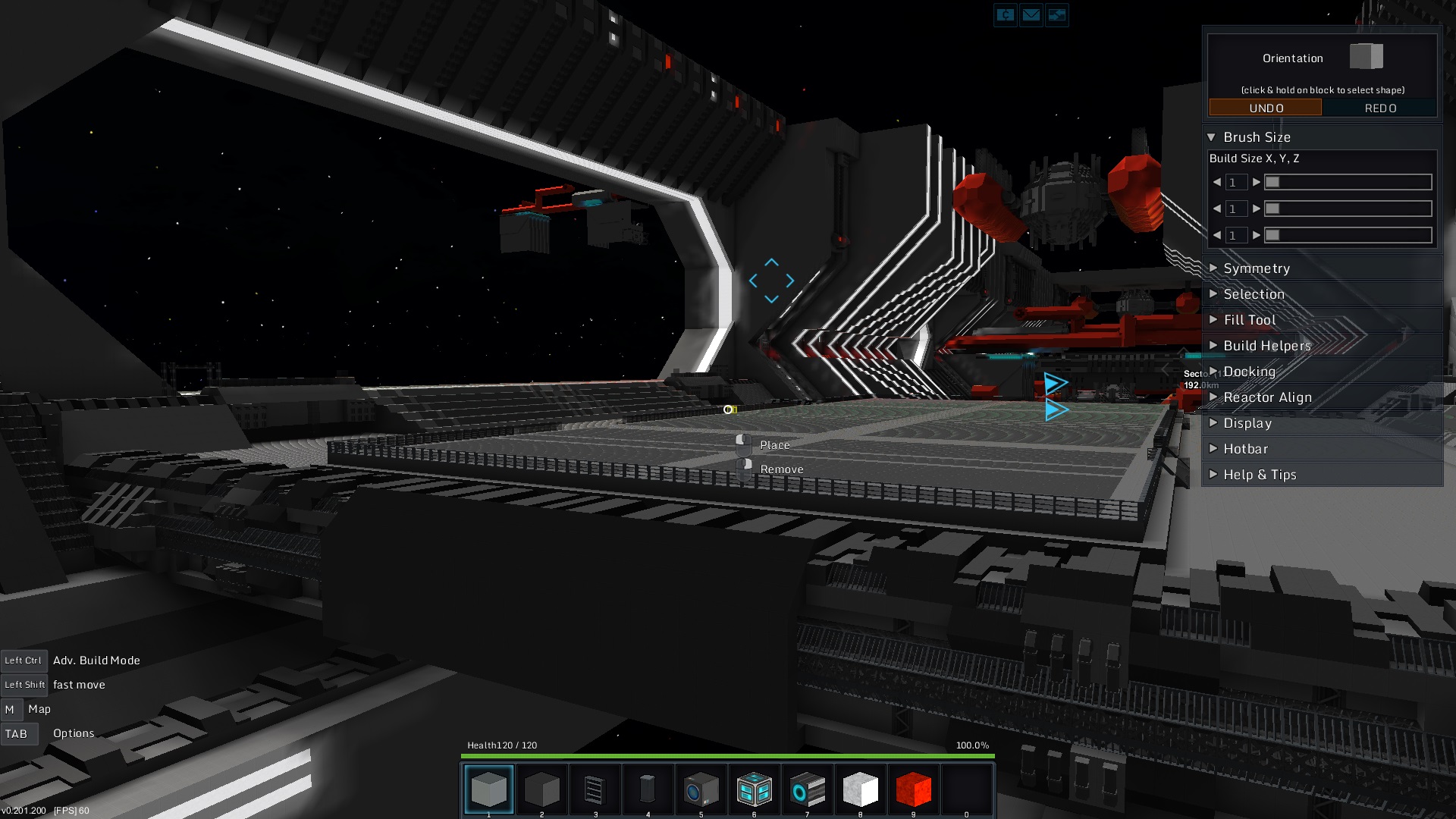Open the credits icon at top
1456x819 pixels.
(1005, 14)
